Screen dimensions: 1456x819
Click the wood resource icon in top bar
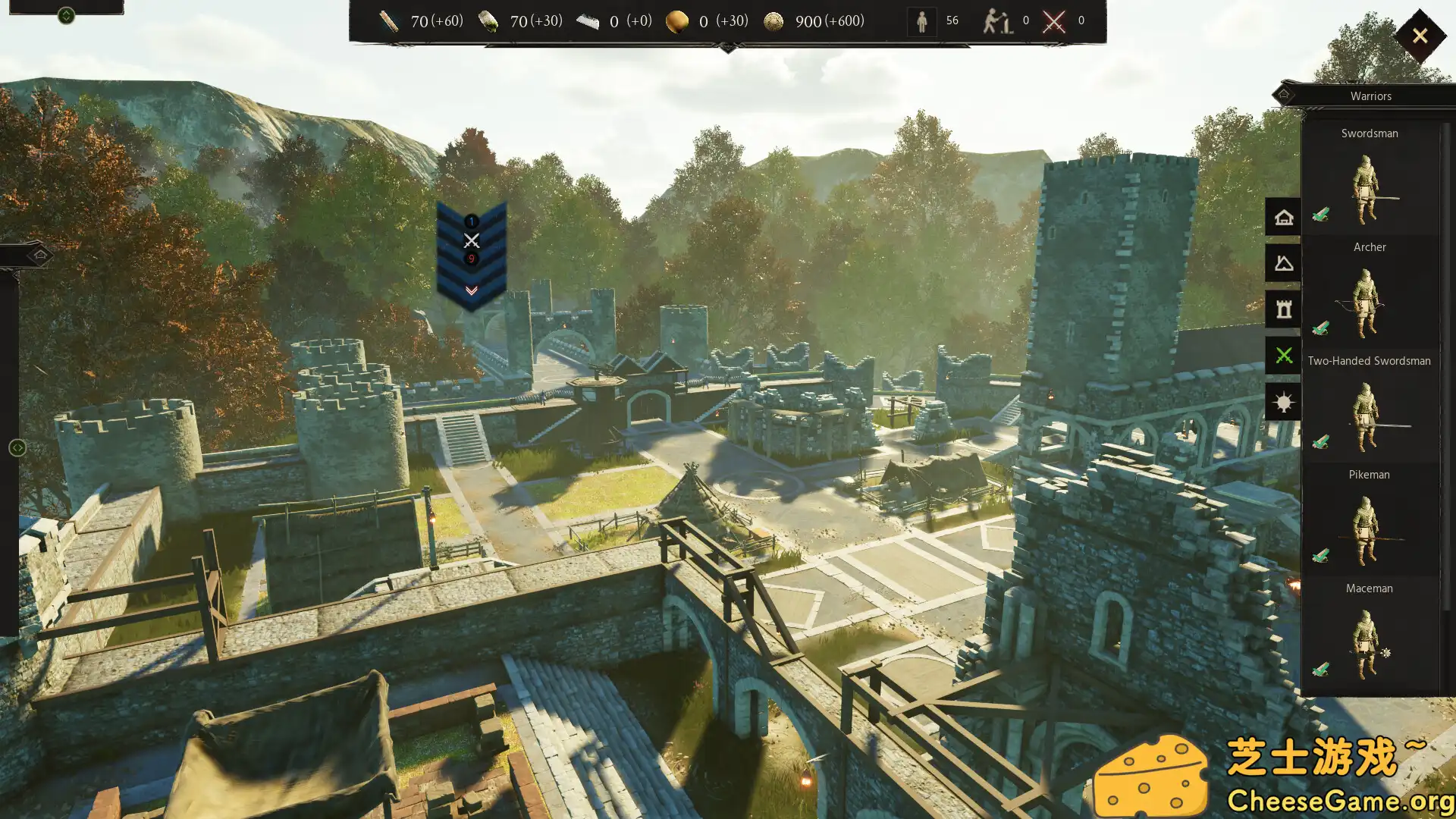(x=389, y=21)
